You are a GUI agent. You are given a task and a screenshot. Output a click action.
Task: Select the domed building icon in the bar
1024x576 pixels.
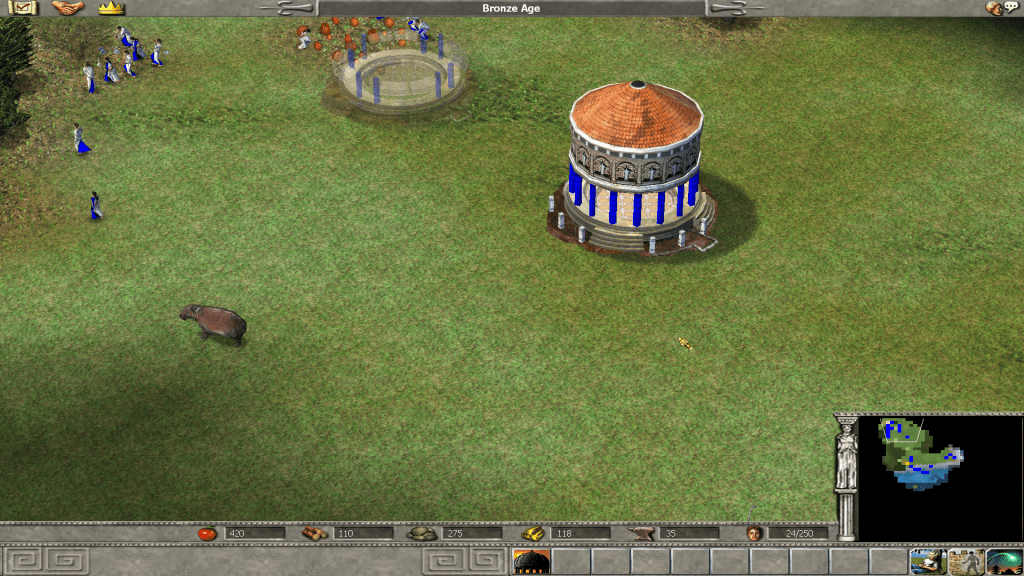point(531,562)
